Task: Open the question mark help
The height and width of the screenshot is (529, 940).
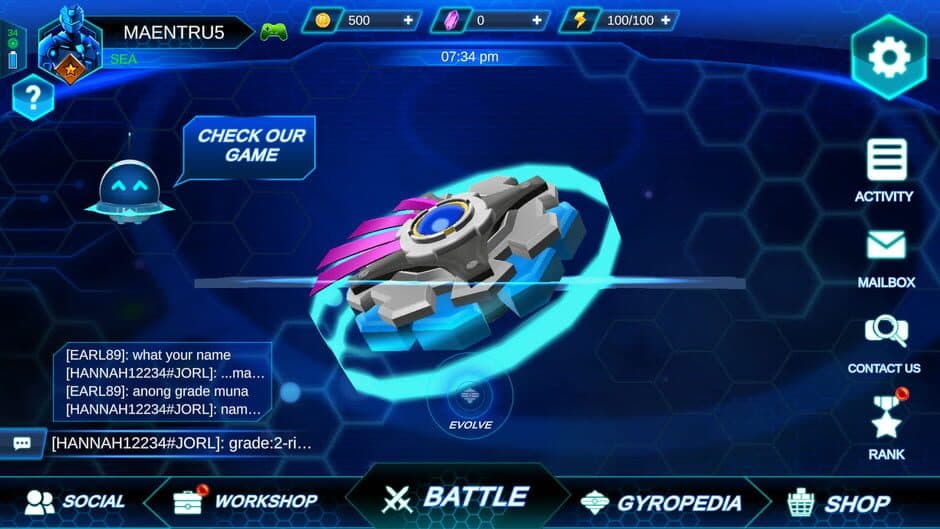Action: [x=33, y=97]
